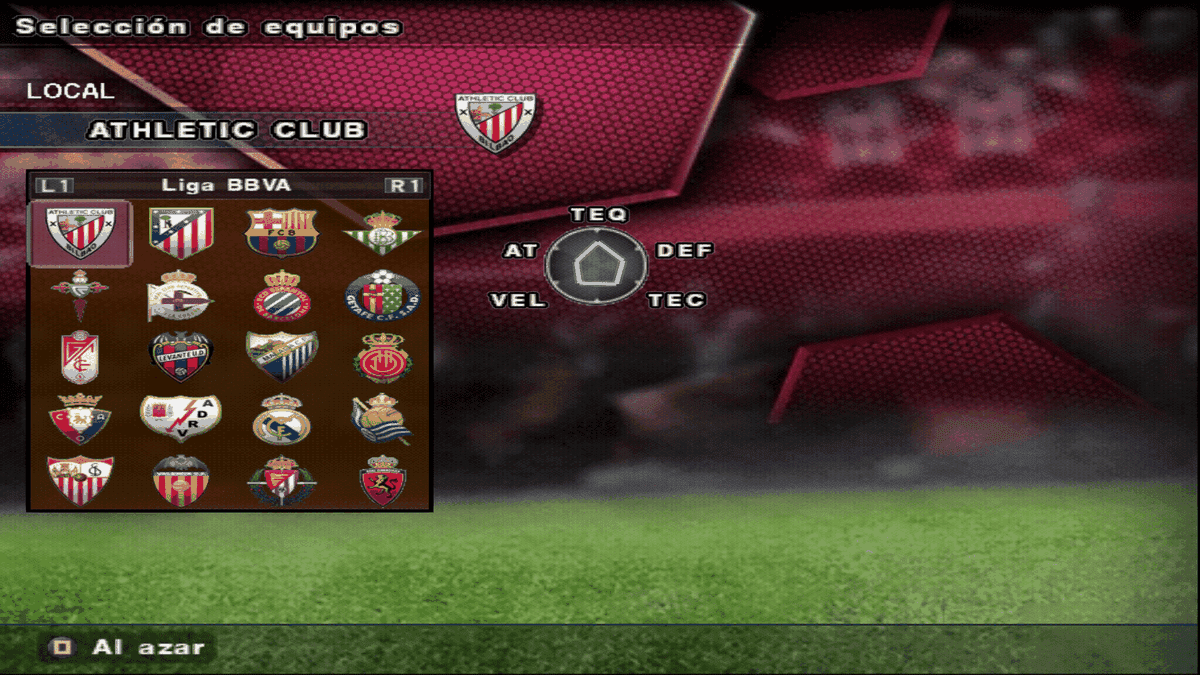The height and width of the screenshot is (675, 1200).
Task: Pick the Osasuna crest
Action: pyautogui.click(x=80, y=419)
